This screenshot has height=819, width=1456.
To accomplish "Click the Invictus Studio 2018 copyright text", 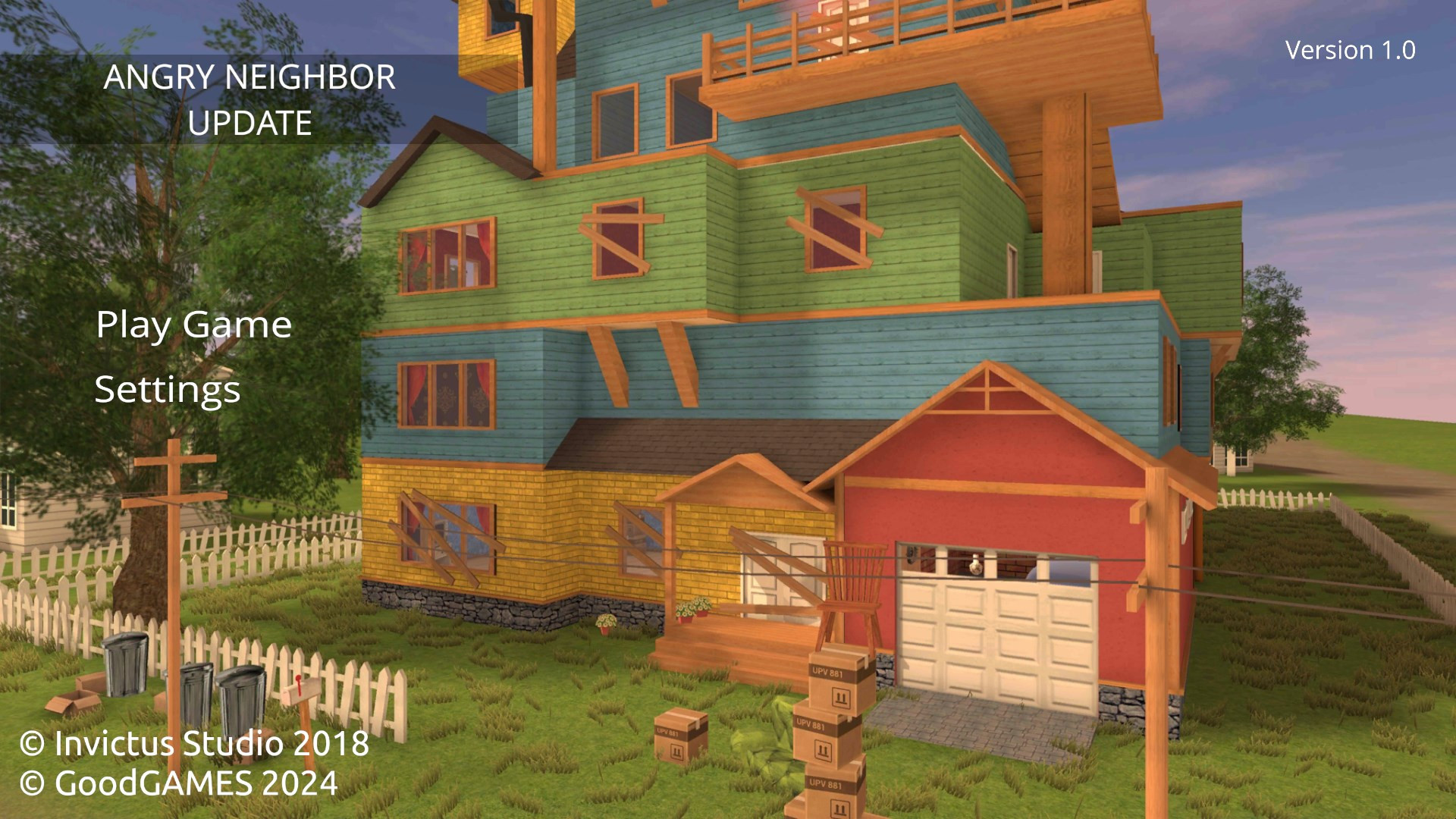I will (x=194, y=745).
